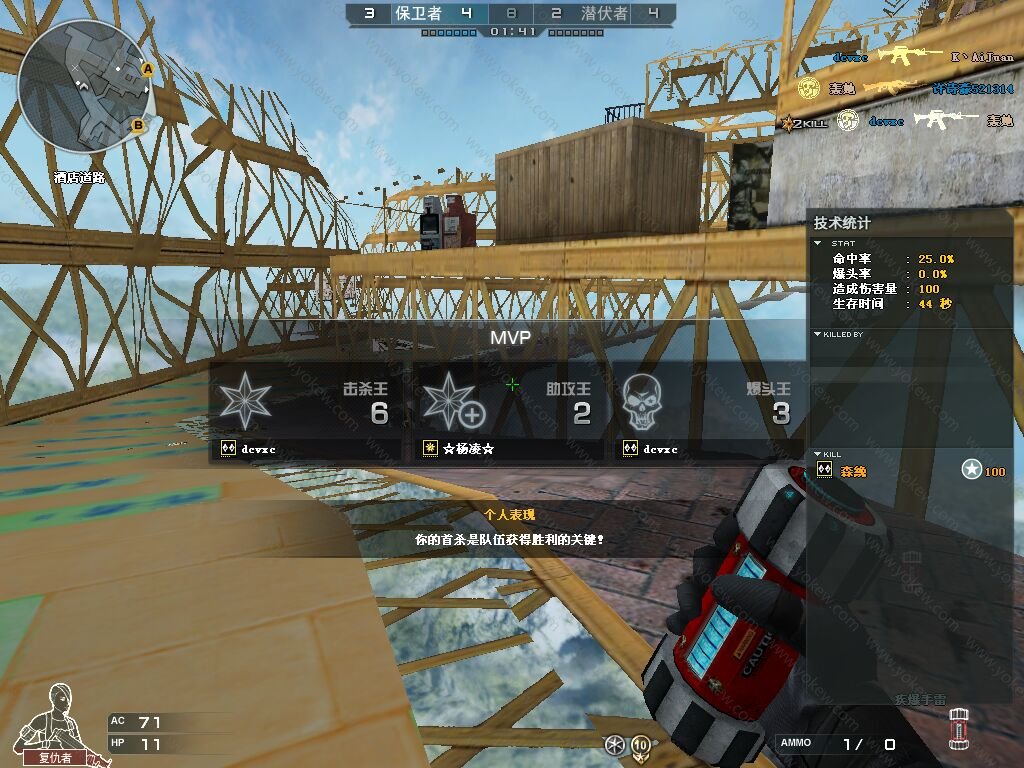
Task: Click the round badge icon numbered 10
Action: click(639, 745)
